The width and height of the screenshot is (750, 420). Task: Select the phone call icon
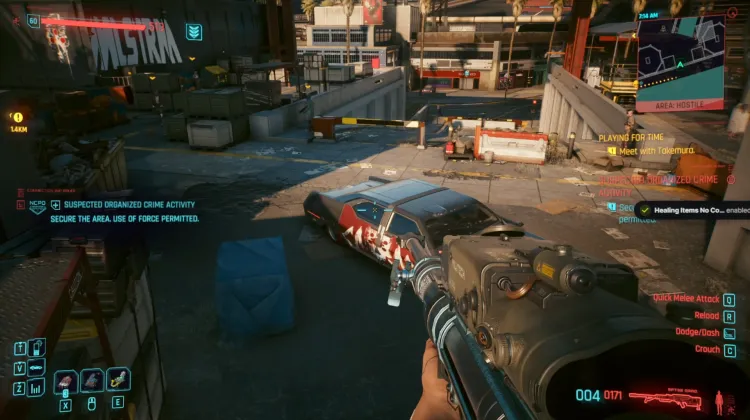(x=37, y=348)
